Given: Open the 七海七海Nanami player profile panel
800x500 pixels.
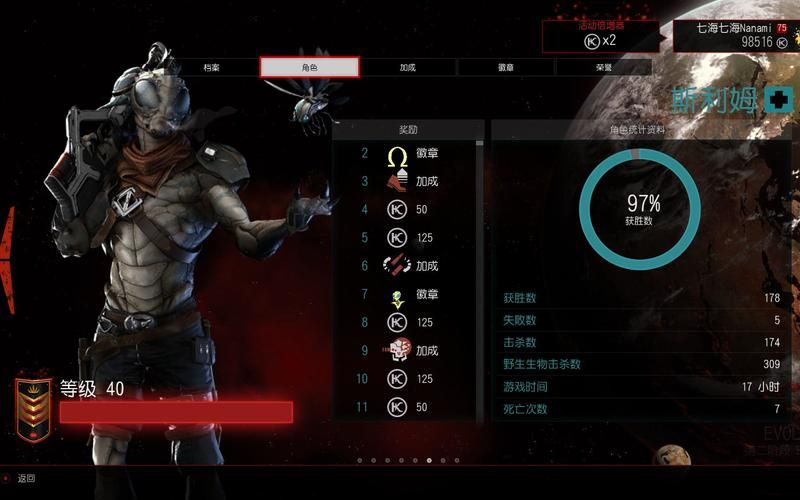Looking at the screenshot, I should (x=735, y=35).
